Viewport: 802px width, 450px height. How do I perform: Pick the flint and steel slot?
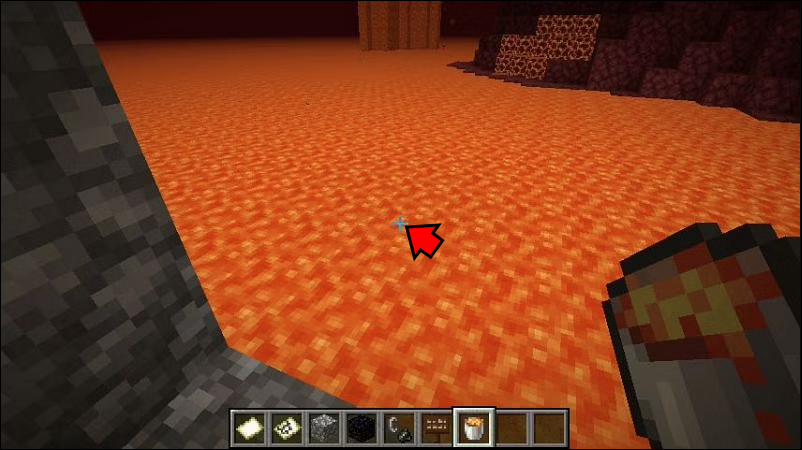click(x=395, y=427)
